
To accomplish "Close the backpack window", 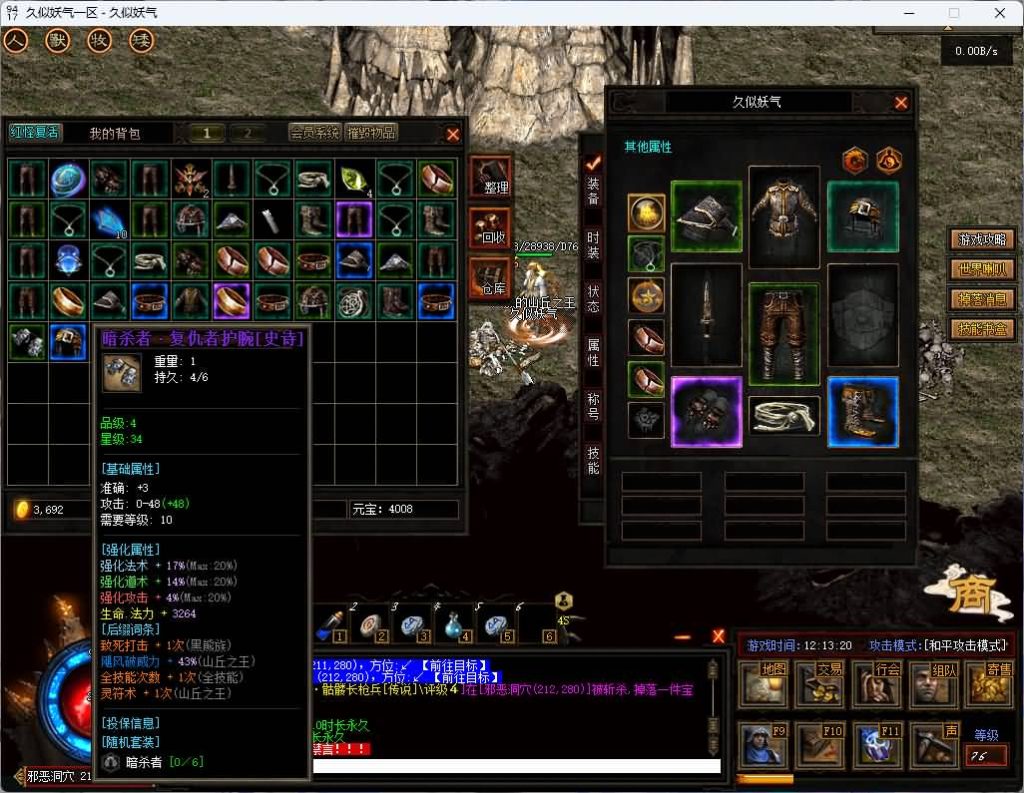I will pos(453,134).
